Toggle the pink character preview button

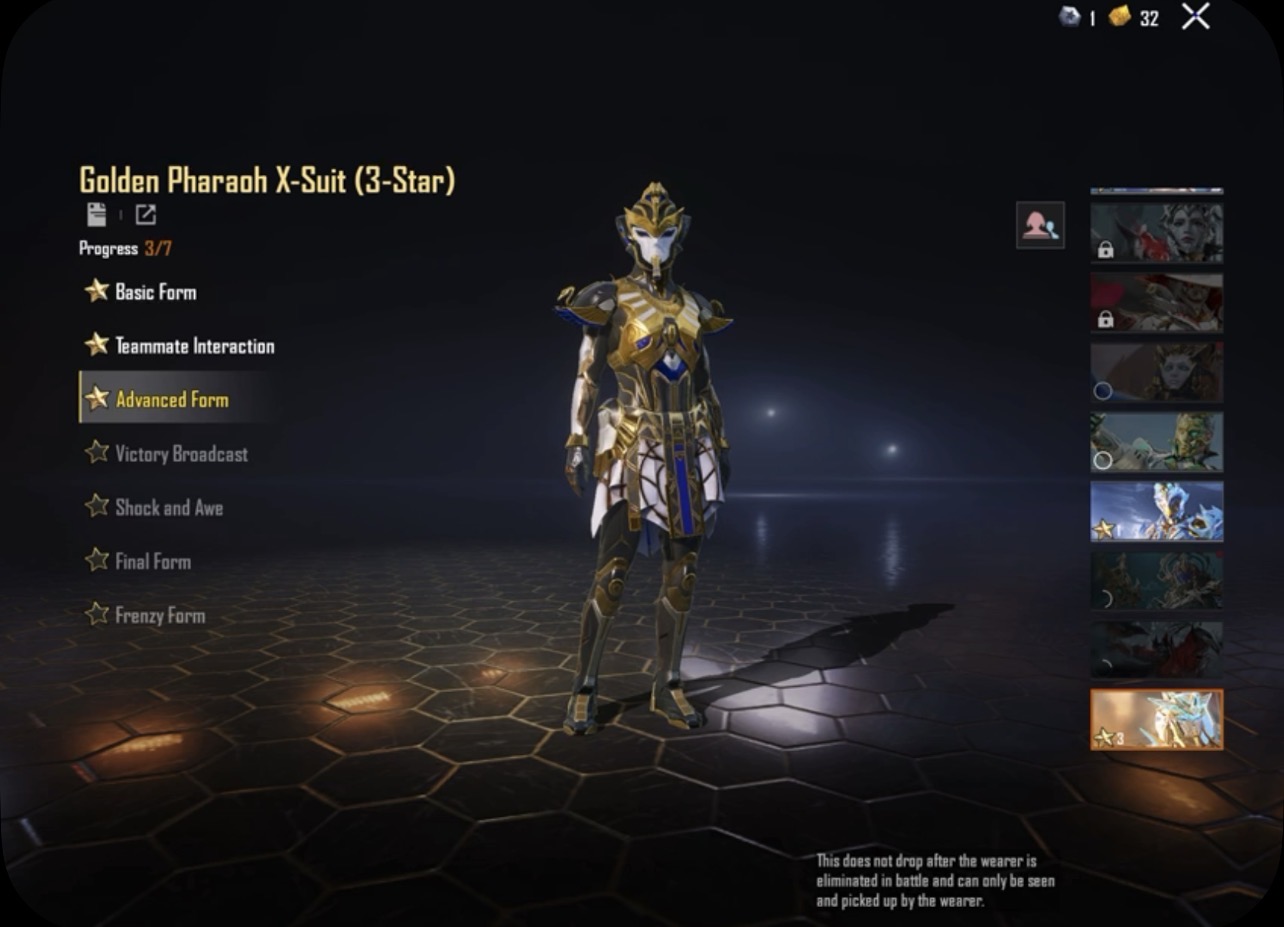1040,225
